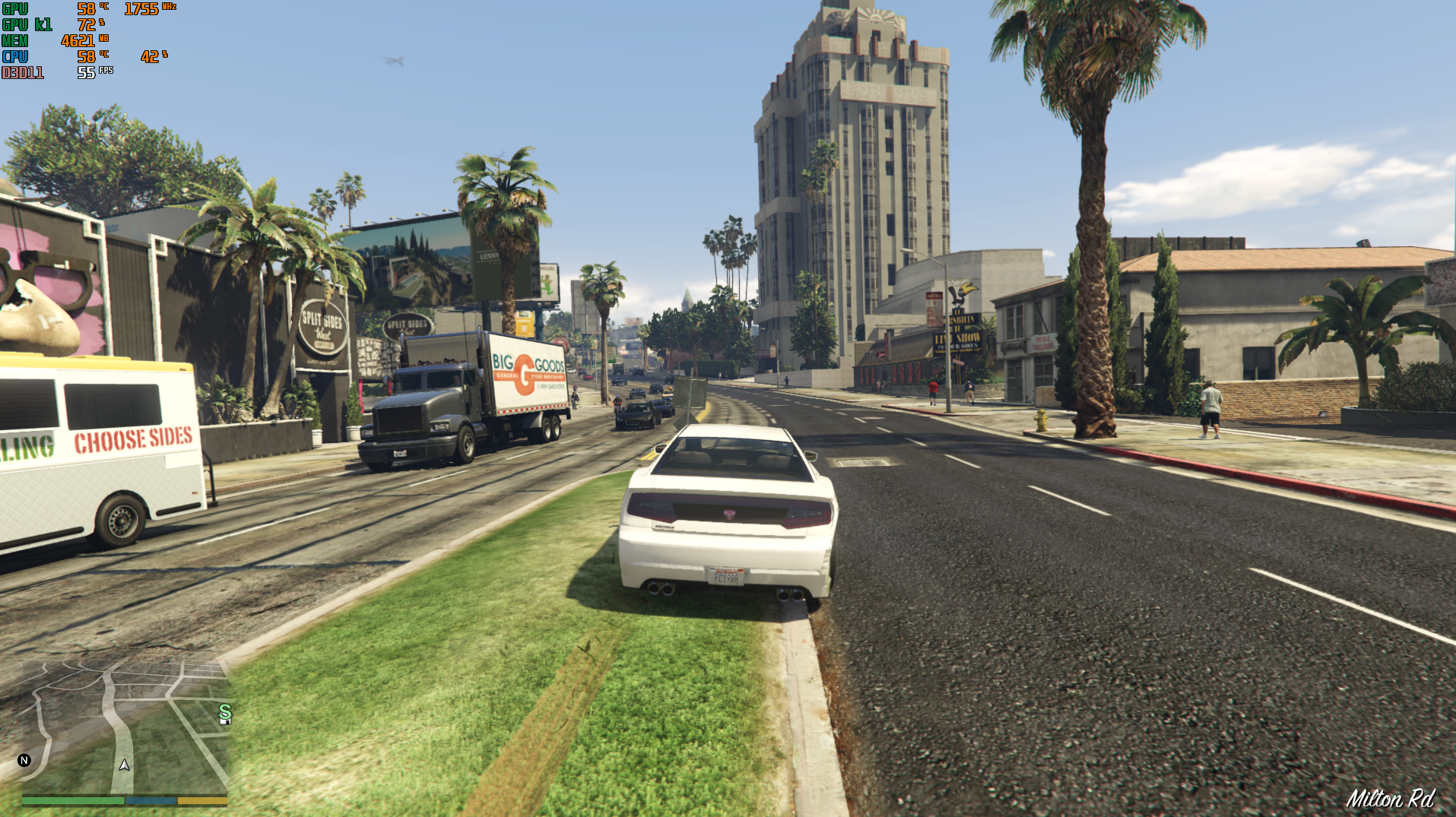This screenshot has width=1456, height=817.
Task: Select the white player arrow on the minimap
Action: (125, 765)
